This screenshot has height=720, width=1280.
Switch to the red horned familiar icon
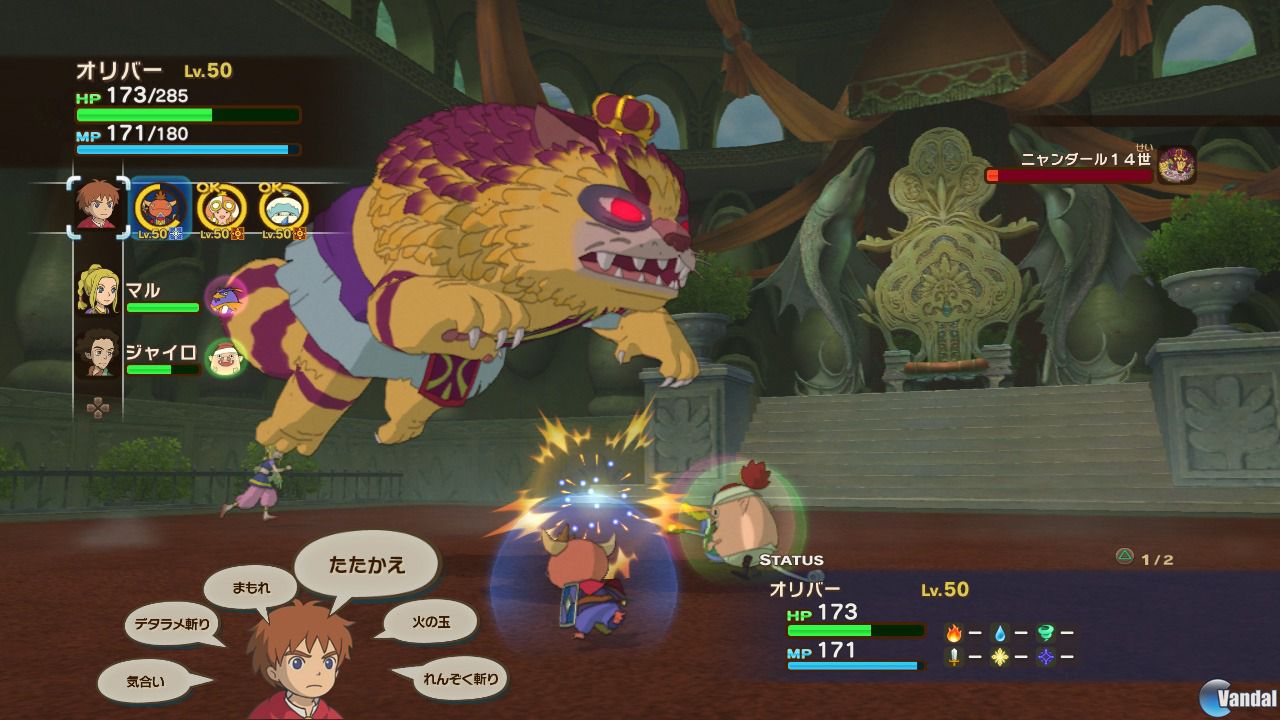point(161,208)
